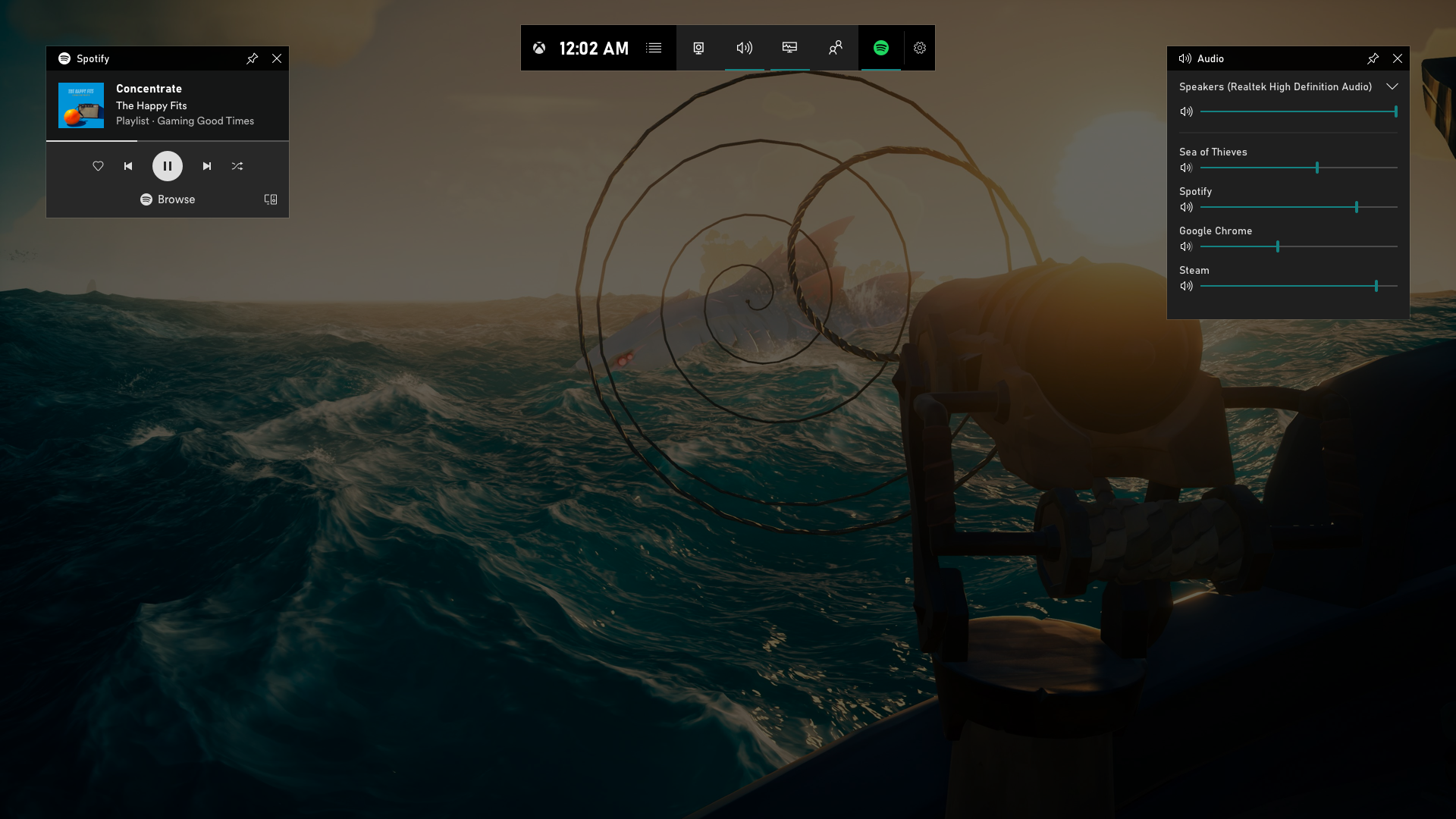Pause the currently playing track
This screenshot has height=819, width=1456.
click(167, 166)
